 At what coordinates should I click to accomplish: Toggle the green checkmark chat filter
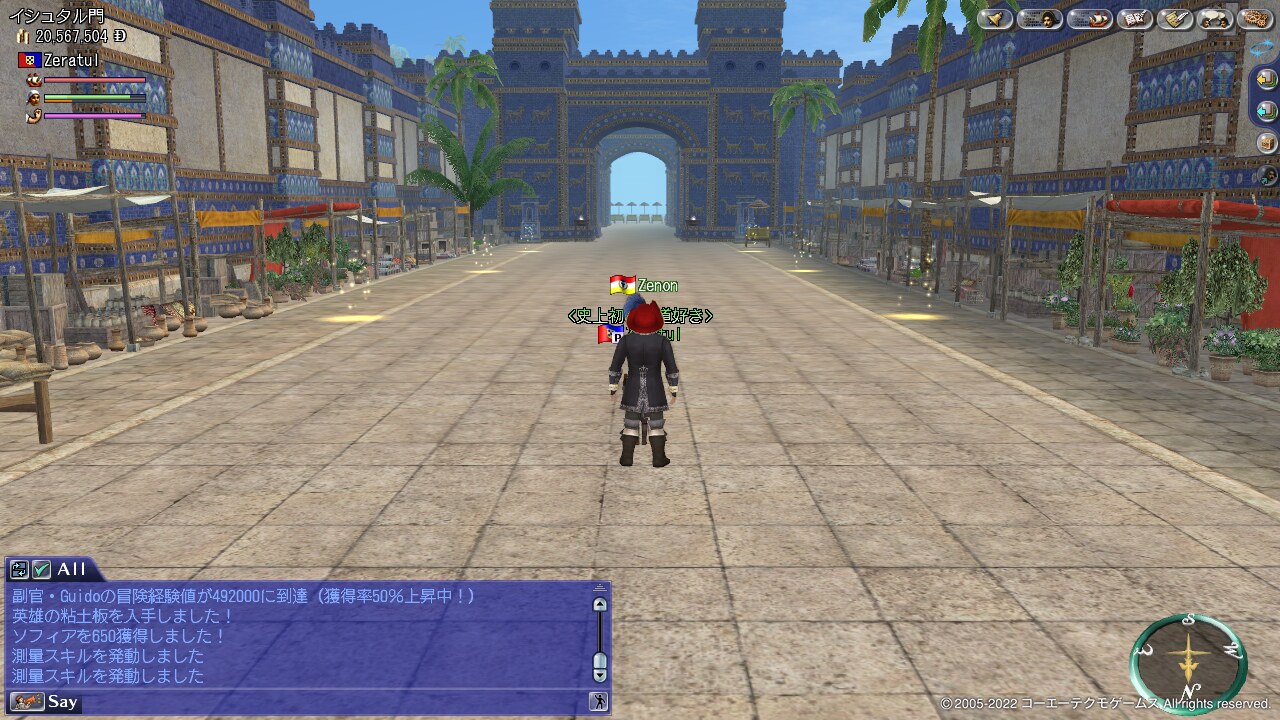41,569
